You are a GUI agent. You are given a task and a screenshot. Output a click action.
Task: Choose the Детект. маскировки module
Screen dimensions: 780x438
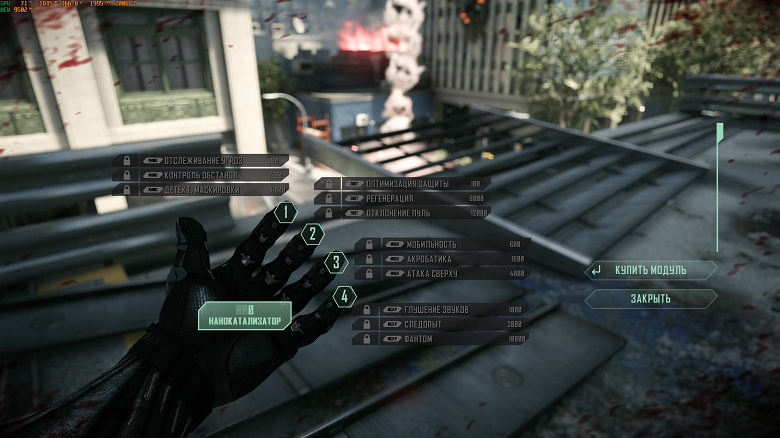[x=200, y=188]
